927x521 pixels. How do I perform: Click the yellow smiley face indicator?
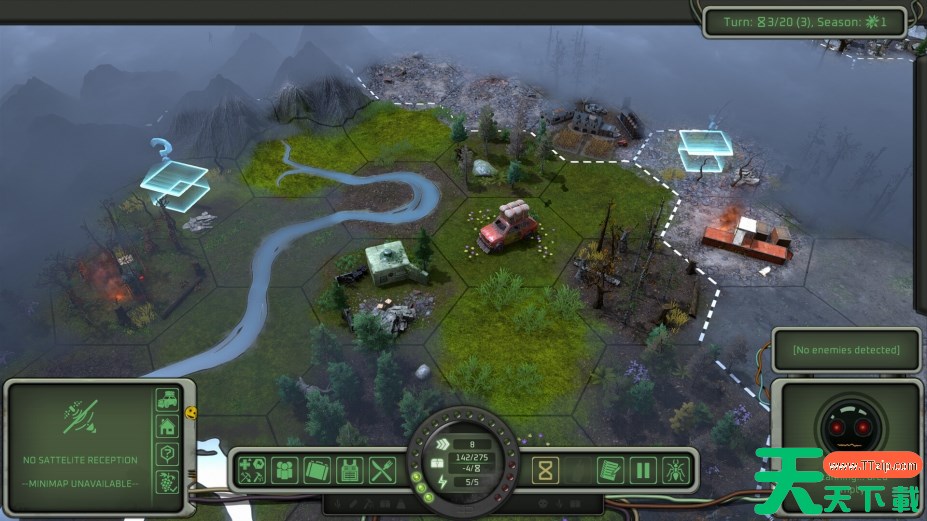pyautogui.click(x=191, y=411)
